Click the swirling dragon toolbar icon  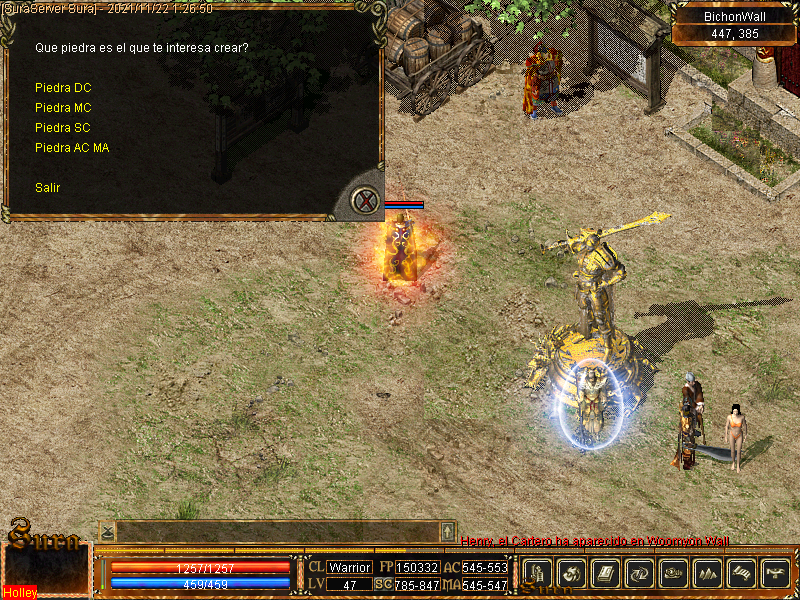click(x=572, y=573)
